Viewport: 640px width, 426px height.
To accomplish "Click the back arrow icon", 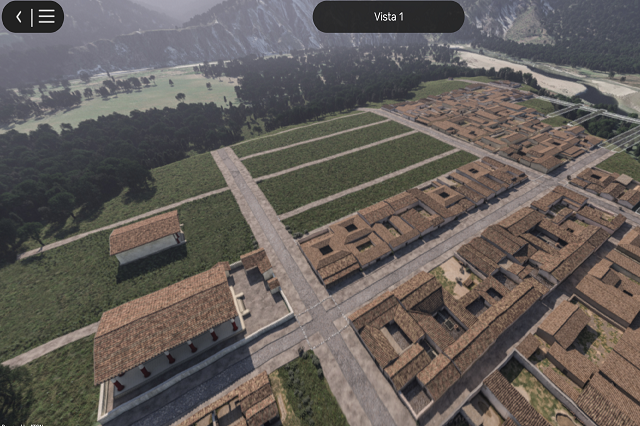I will point(19,17).
